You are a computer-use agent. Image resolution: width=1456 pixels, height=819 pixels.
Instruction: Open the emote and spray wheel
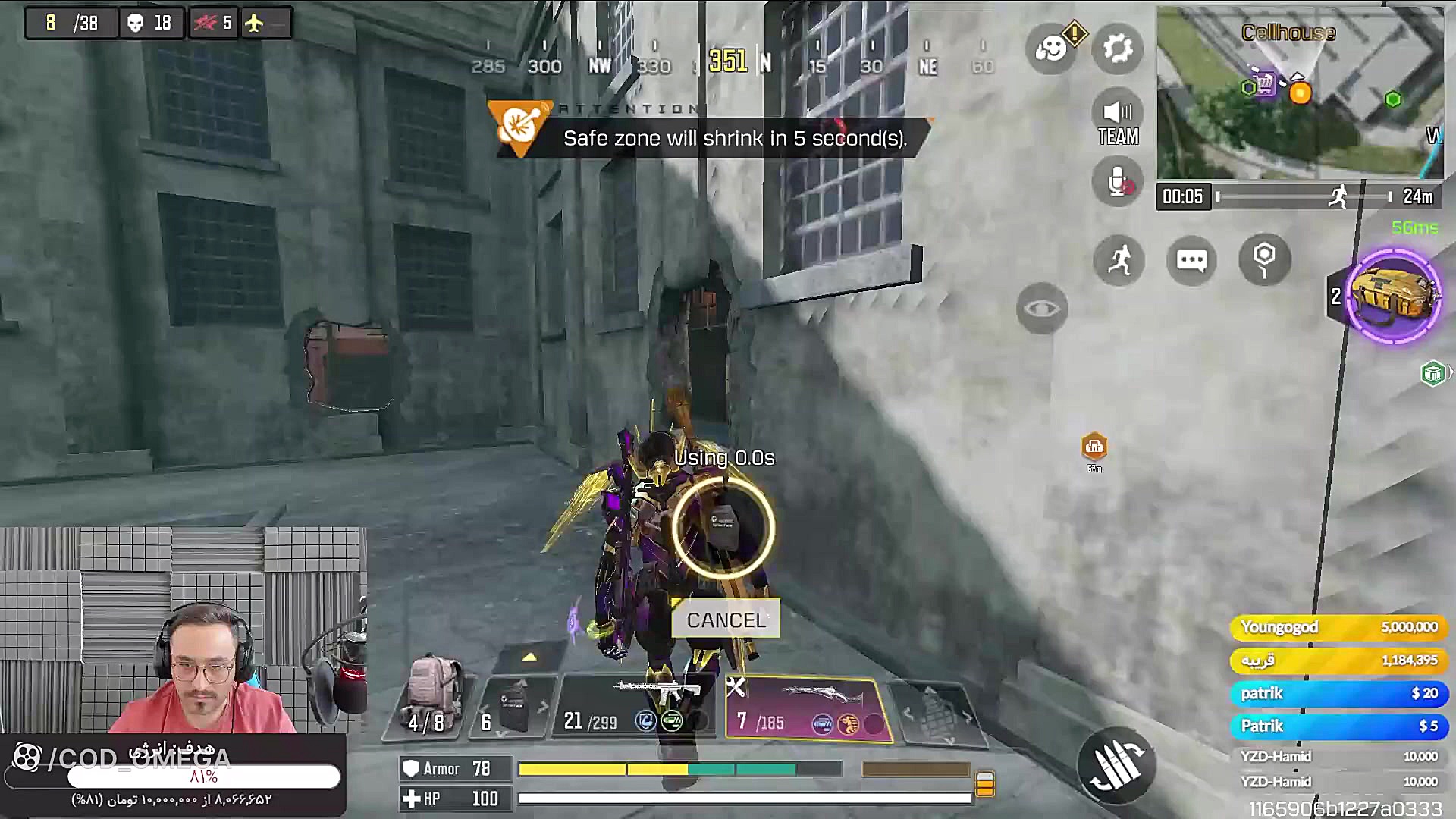[1052, 47]
